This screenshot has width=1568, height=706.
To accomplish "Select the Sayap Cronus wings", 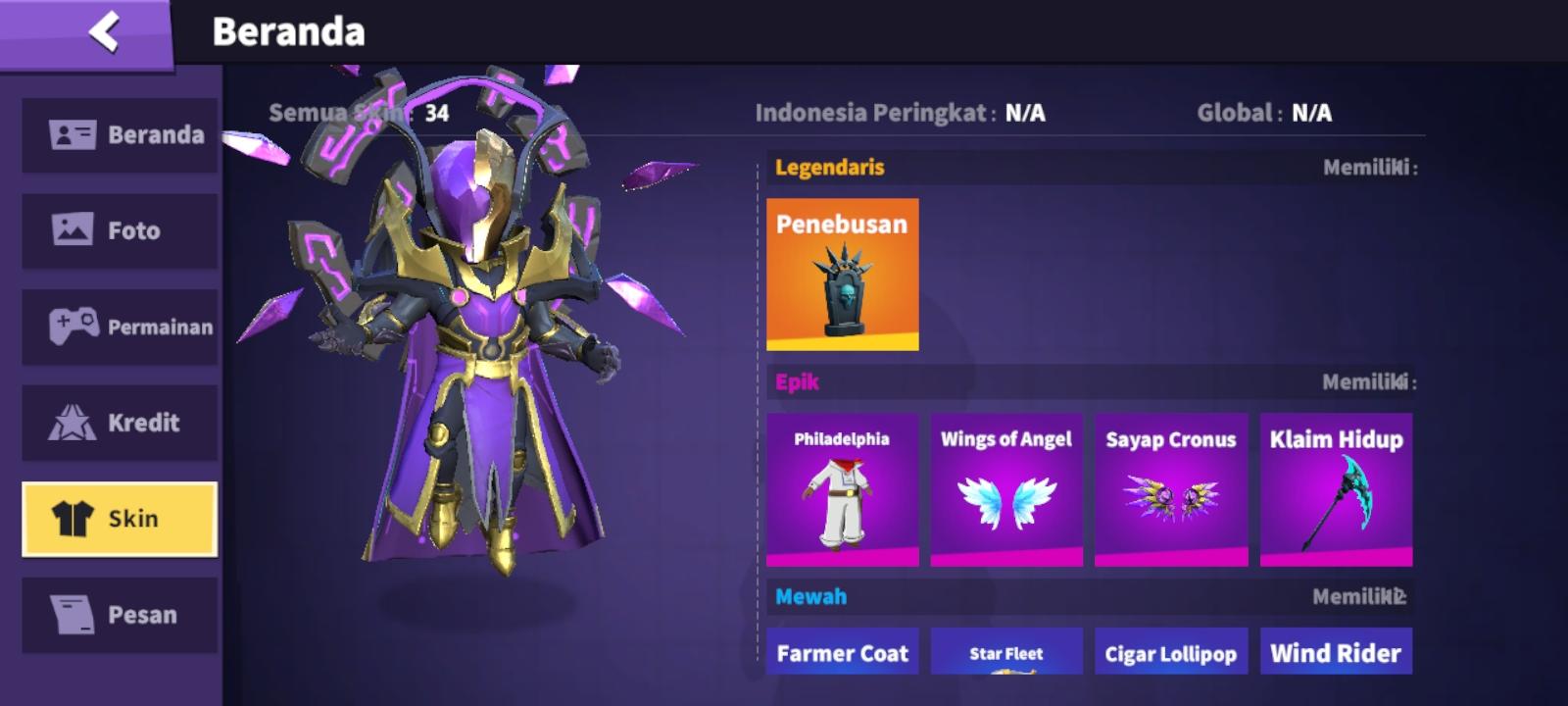I will pos(1171,489).
